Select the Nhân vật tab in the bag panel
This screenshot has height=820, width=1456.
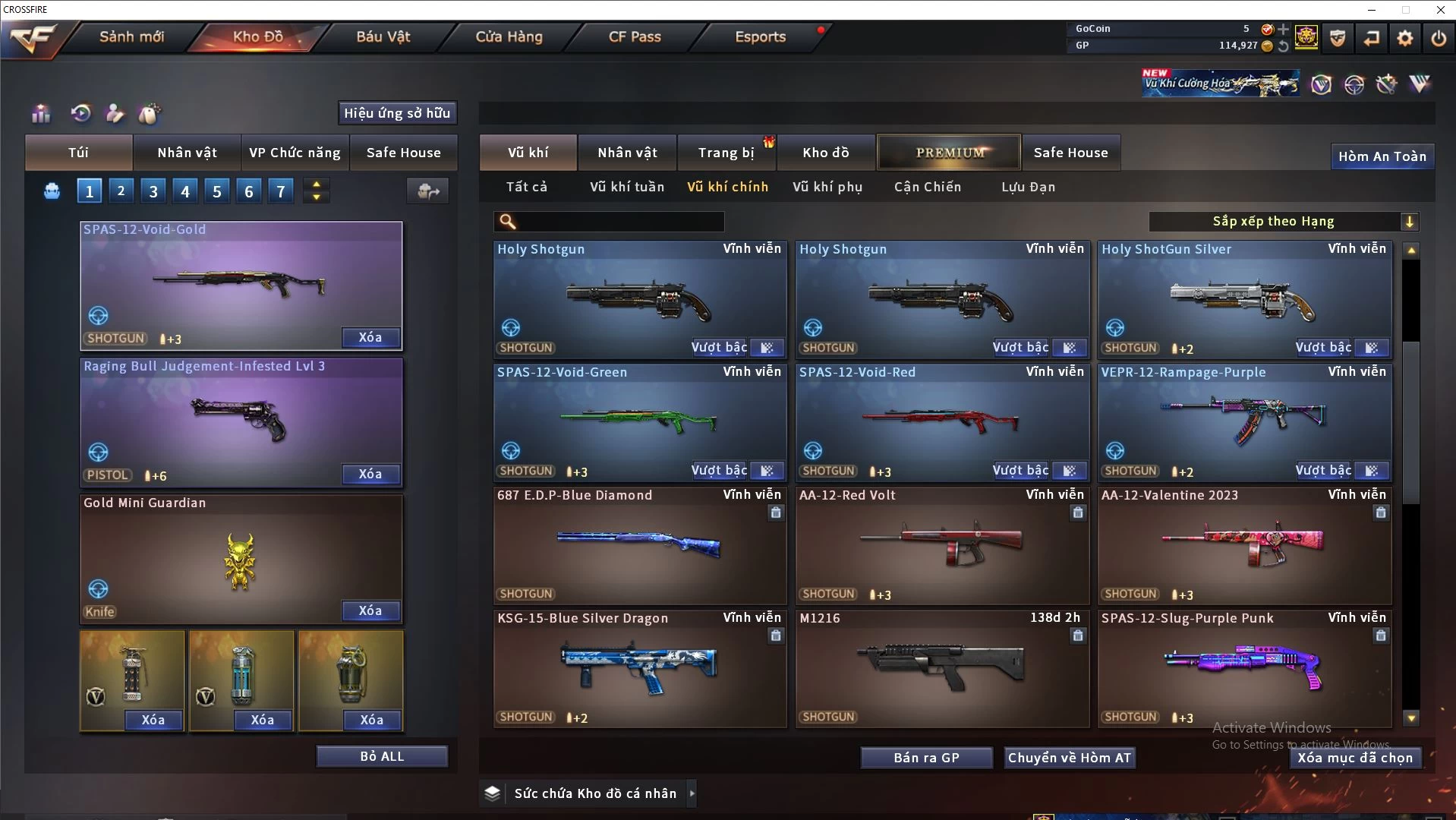click(x=187, y=153)
